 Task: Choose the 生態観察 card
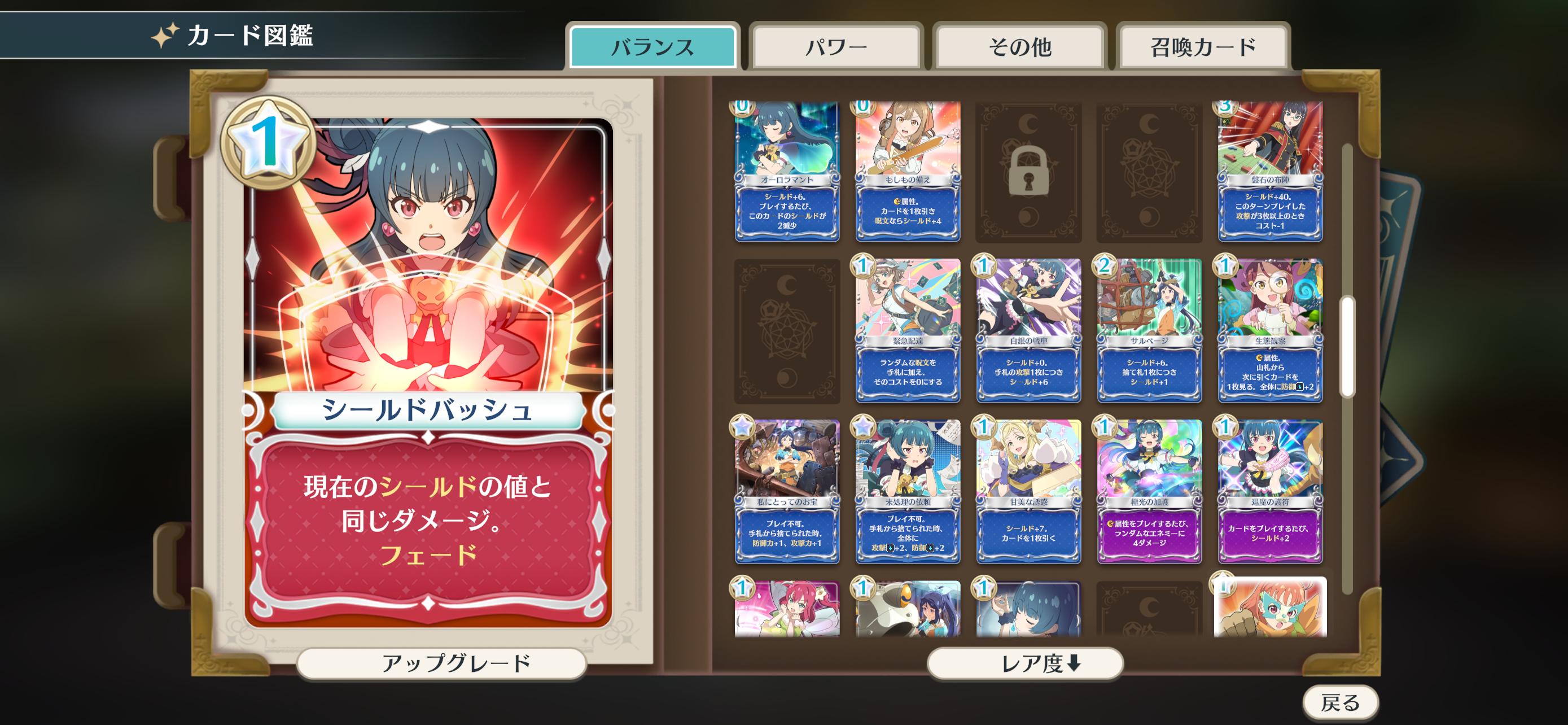click(x=1270, y=330)
